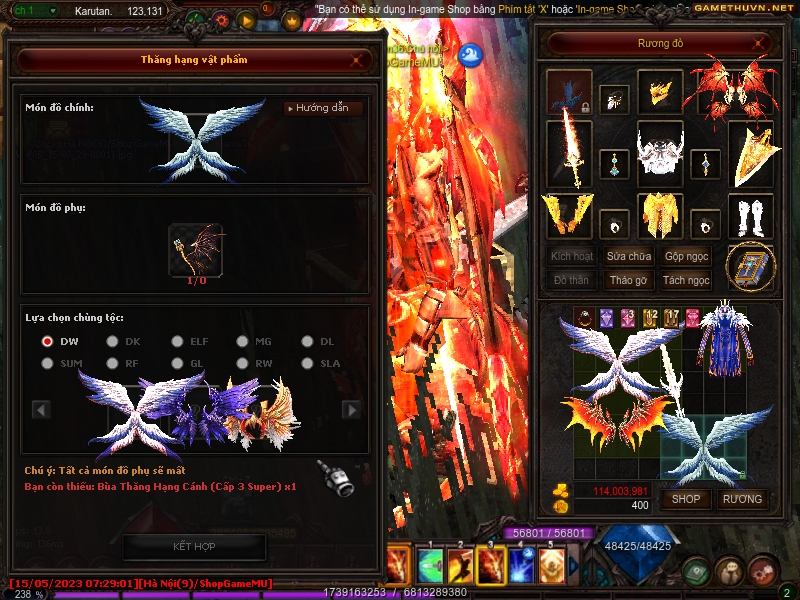Viewport: 800px width, 600px height.
Task: Click the Tách ngọc button
Action: [687, 280]
